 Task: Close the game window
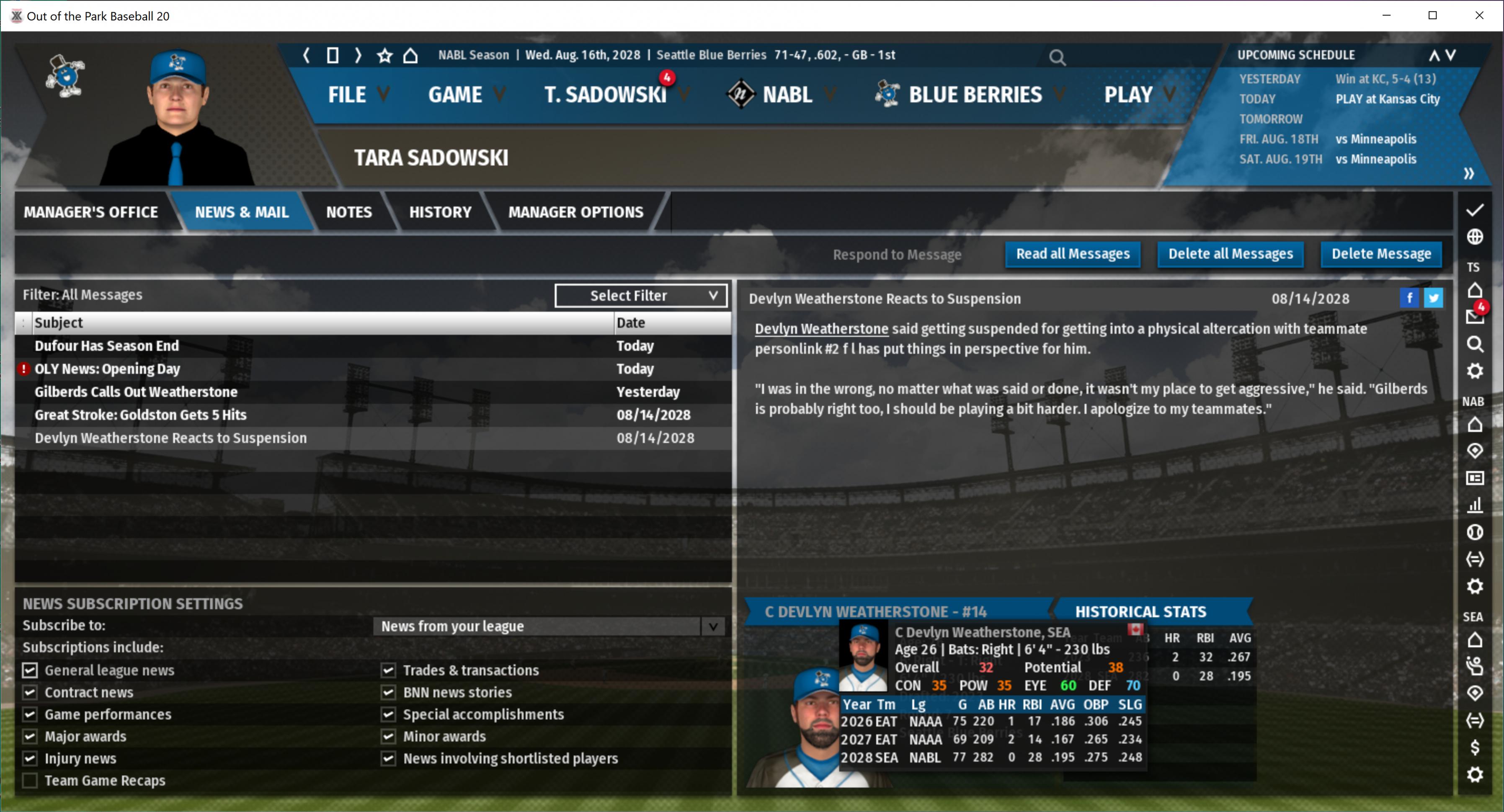[x=1479, y=16]
